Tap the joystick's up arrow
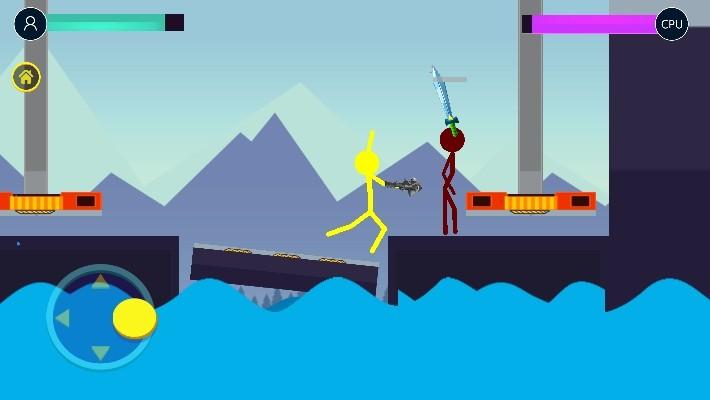The height and width of the screenshot is (400, 710). [100, 283]
